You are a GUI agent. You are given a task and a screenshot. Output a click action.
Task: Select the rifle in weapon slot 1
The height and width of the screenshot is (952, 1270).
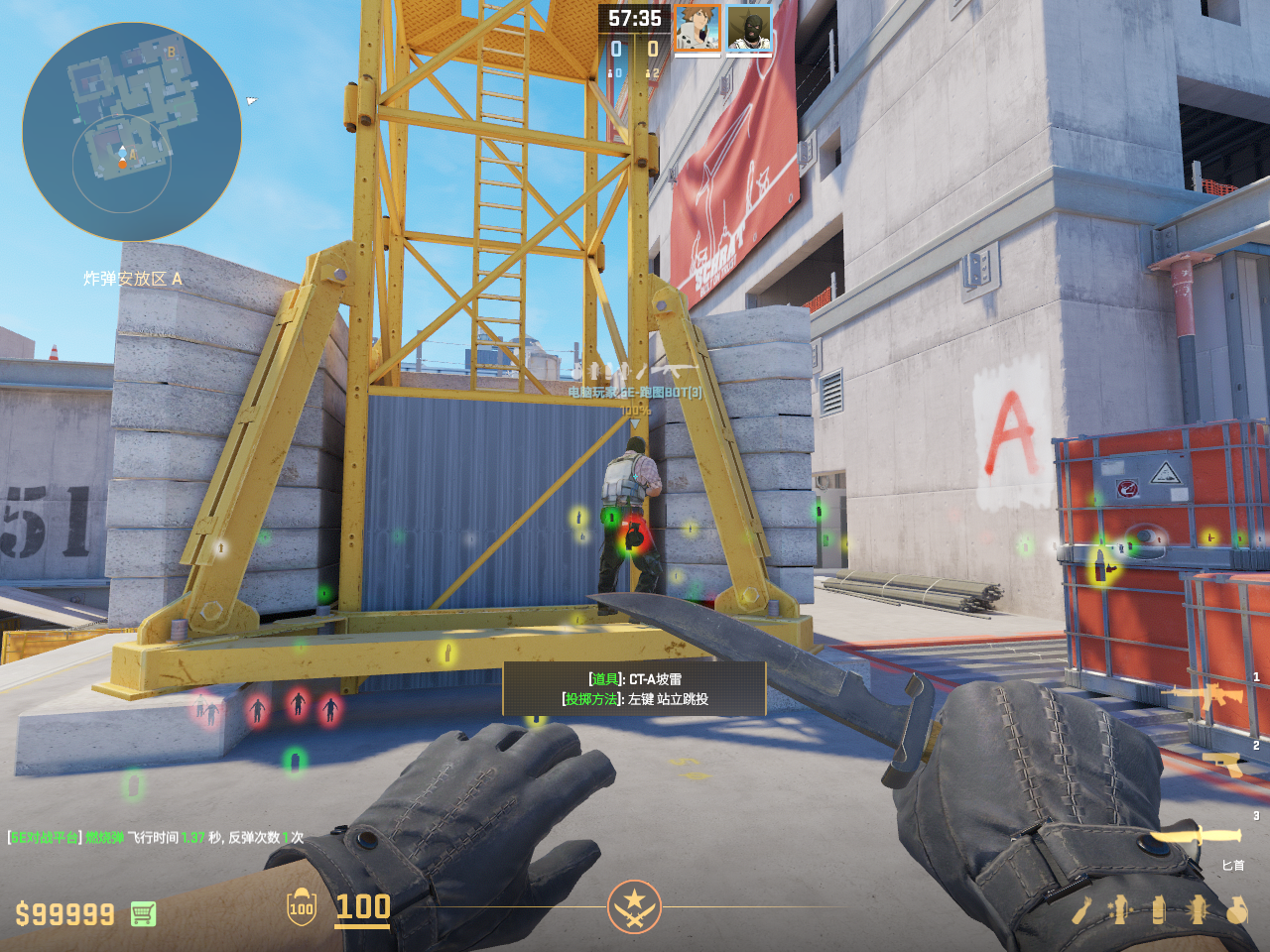1206,697
